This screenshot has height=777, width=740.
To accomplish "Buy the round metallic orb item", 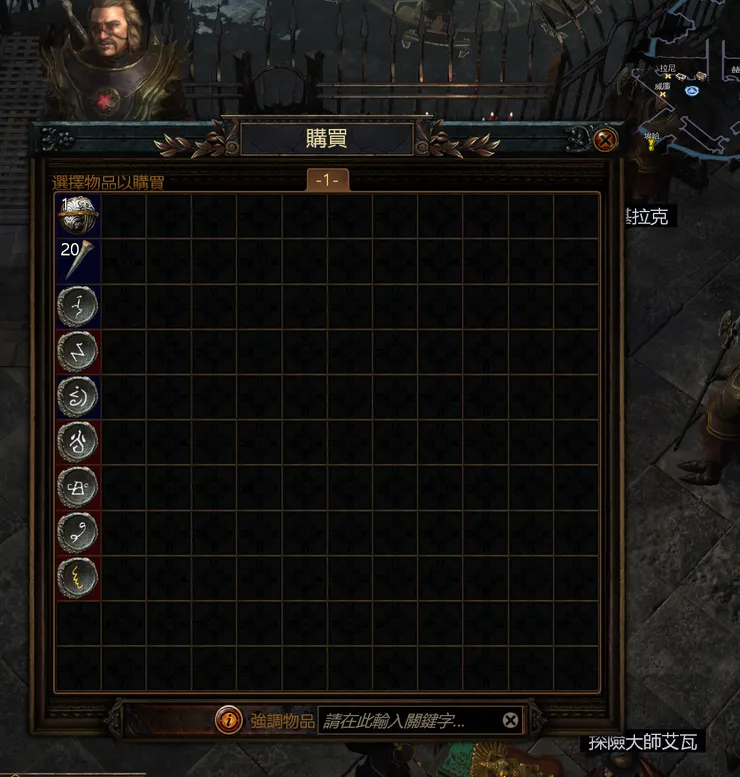I will pos(78,215).
